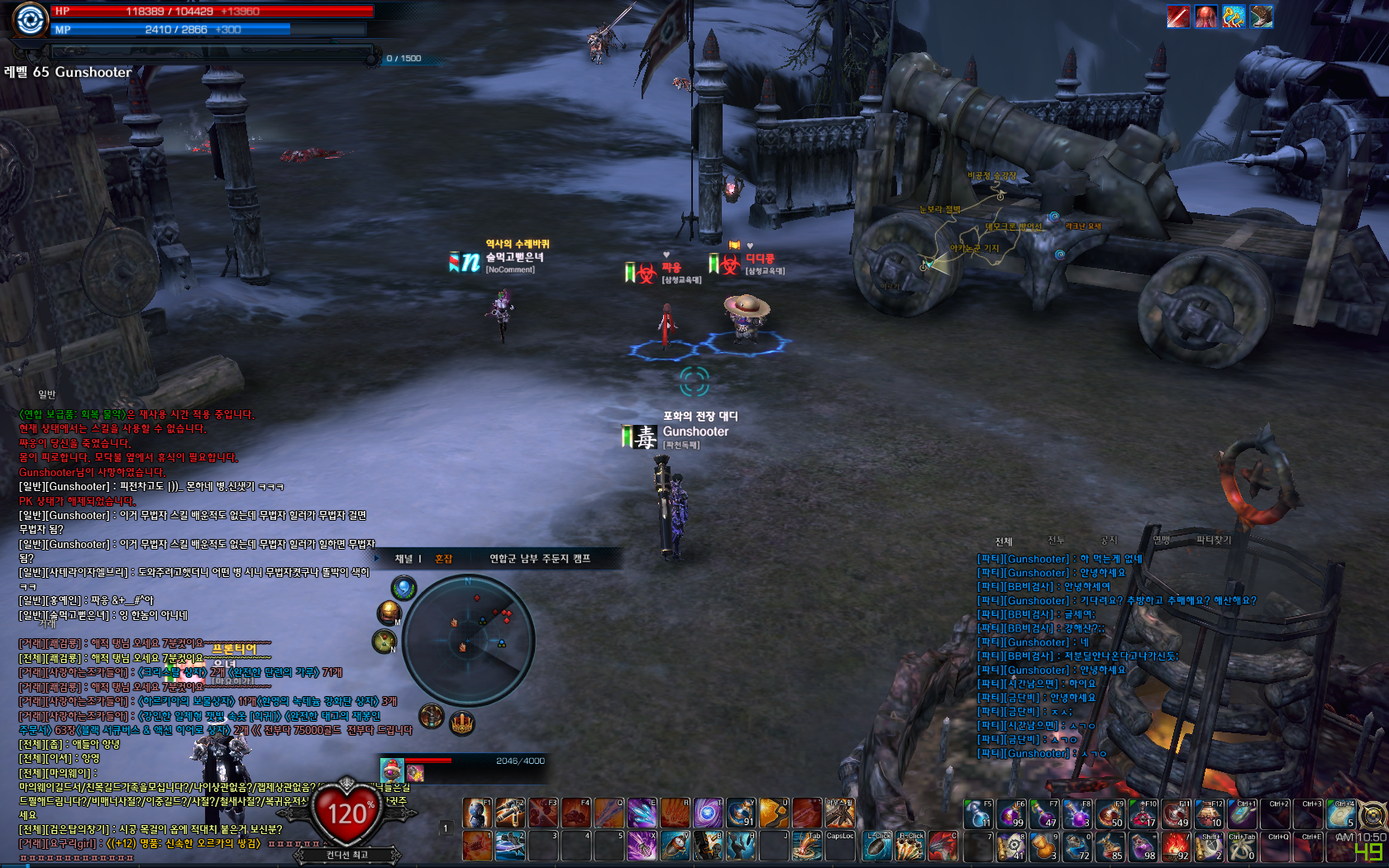Switch to the 전체 chat tab
The height and width of the screenshot is (868, 1389).
(x=1004, y=541)
